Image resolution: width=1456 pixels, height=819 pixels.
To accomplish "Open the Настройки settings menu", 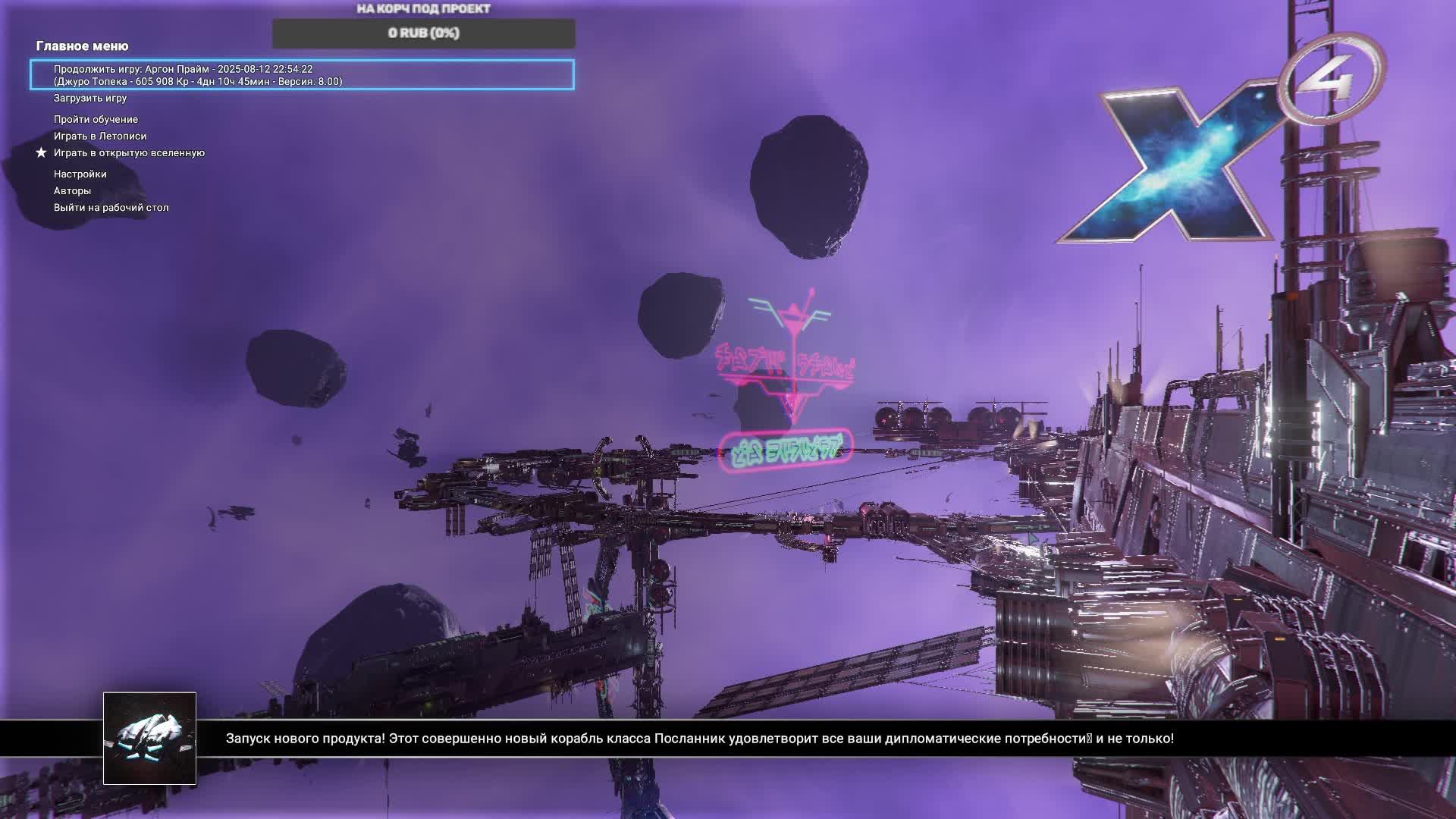I will tap(80, 174).
